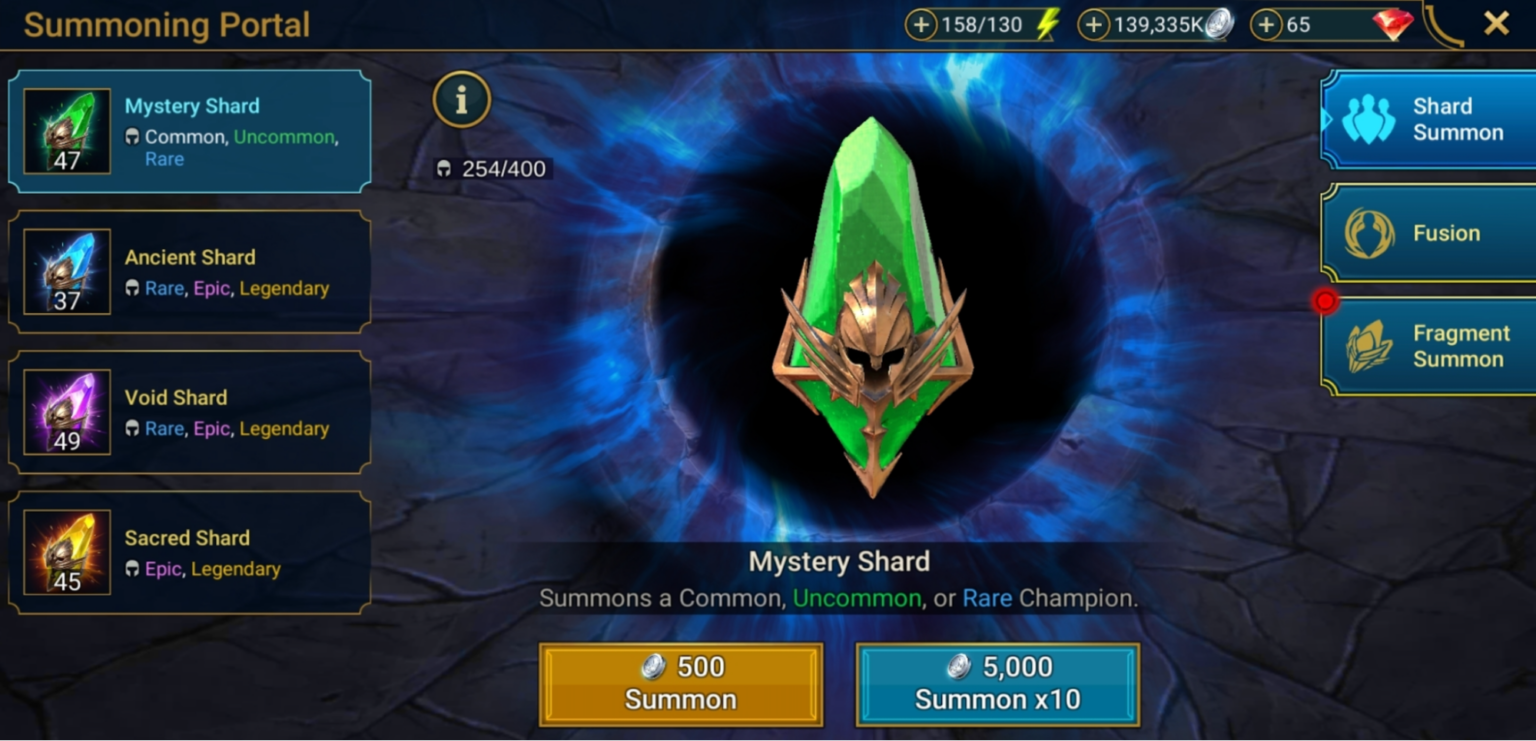The height and width of the screenshot is (741, 1536).
Task: Select the Mystery Shard entry
Action: 190,130
